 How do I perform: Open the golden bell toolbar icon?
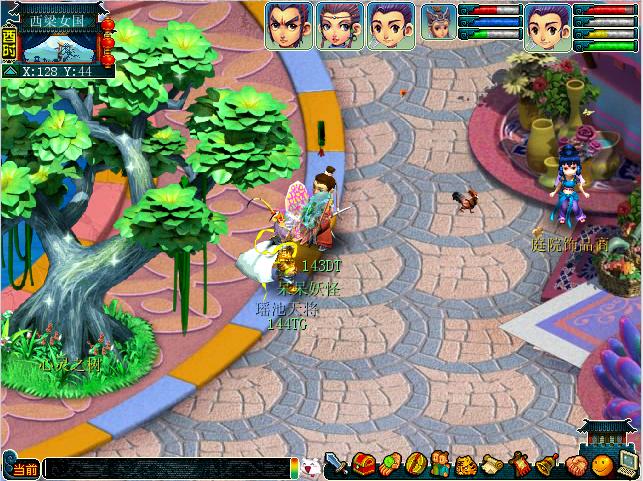point(547,465)
